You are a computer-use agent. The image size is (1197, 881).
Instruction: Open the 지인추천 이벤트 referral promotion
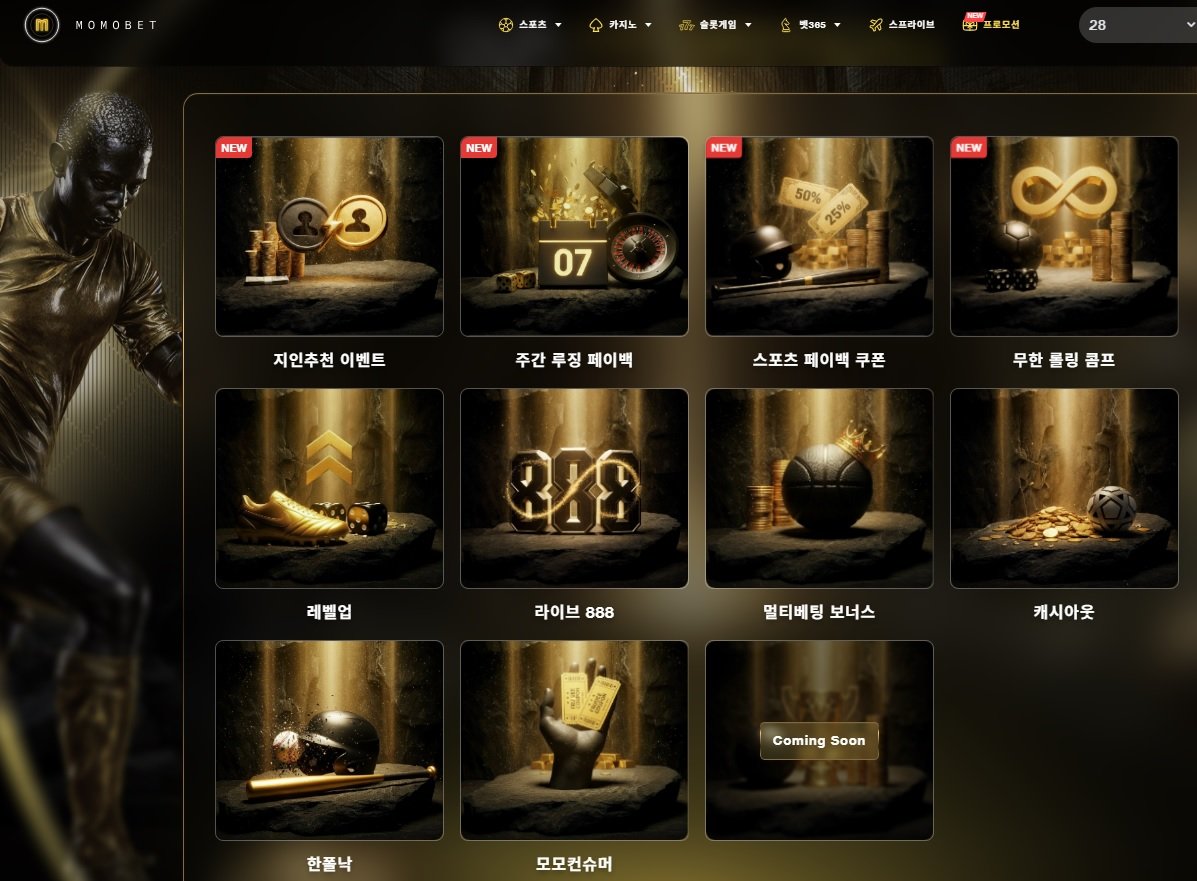(329, 236)
